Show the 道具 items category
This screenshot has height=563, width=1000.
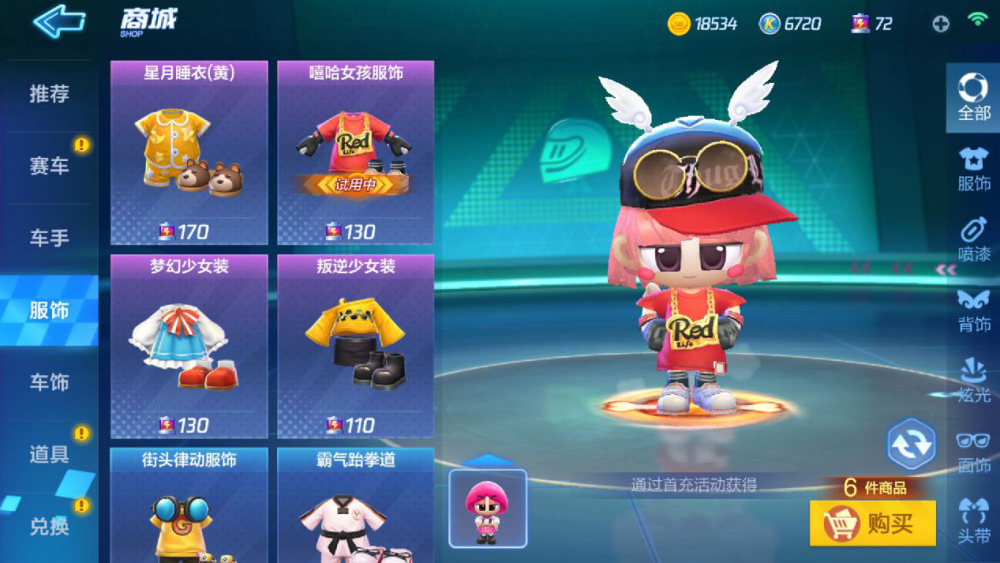[49, 454]
